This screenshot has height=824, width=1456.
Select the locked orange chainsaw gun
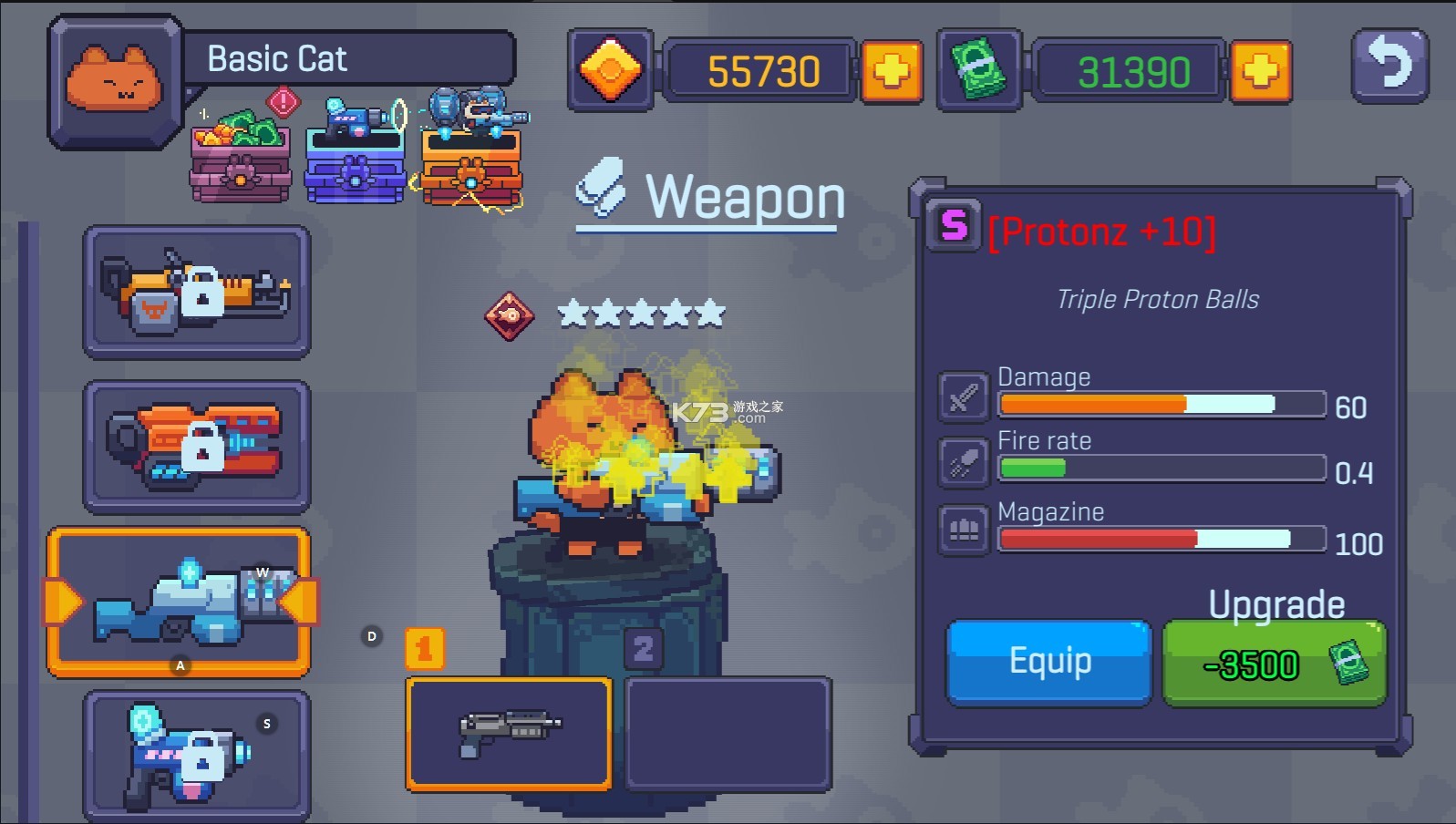pyautogui.click(x=197, y=292)
